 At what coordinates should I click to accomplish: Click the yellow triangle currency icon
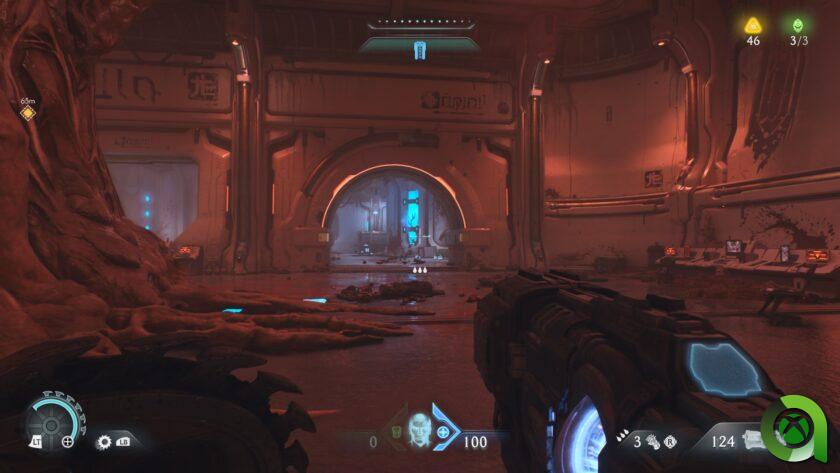click(752, 25)
